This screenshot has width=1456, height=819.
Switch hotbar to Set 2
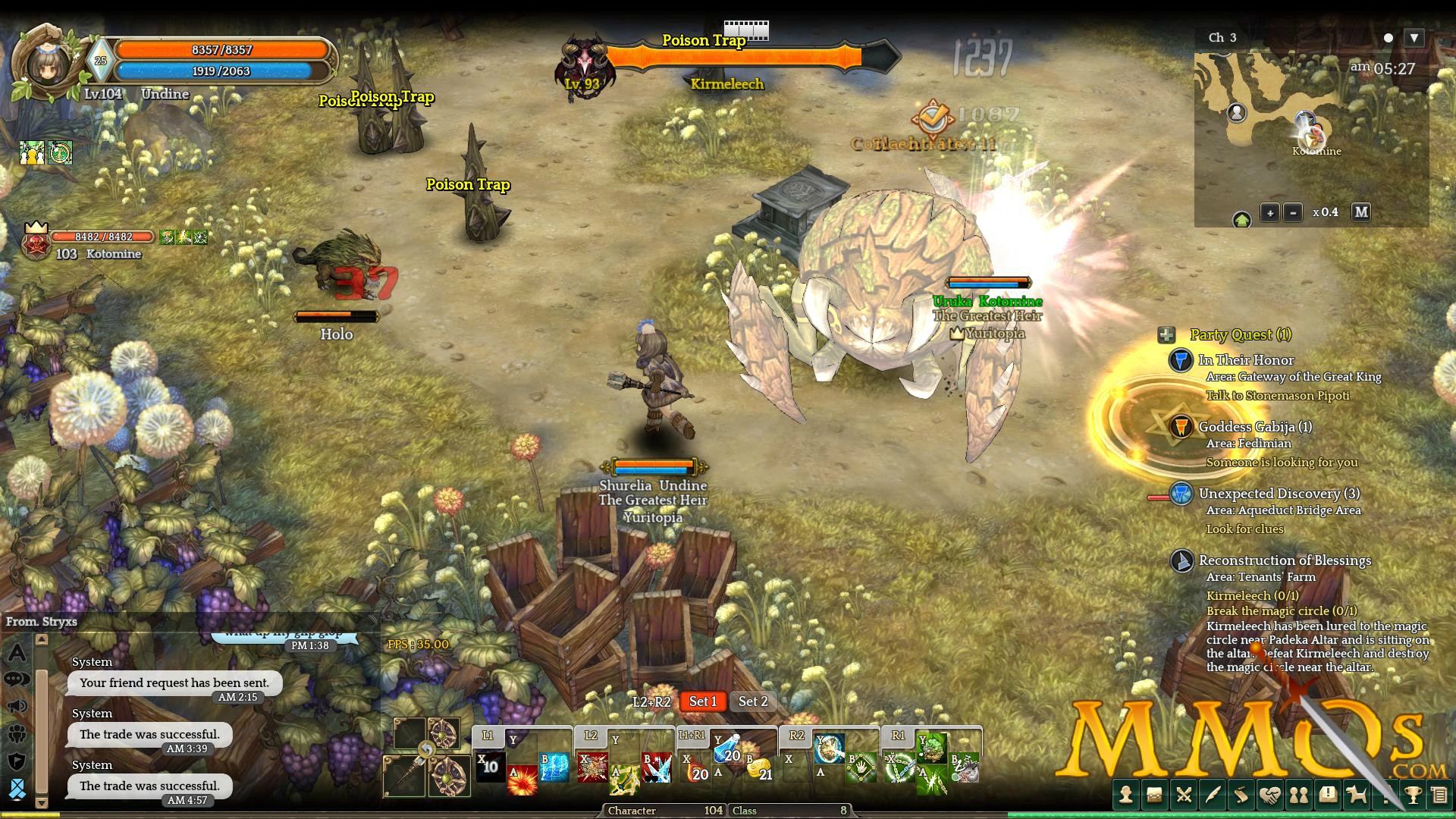753,701
